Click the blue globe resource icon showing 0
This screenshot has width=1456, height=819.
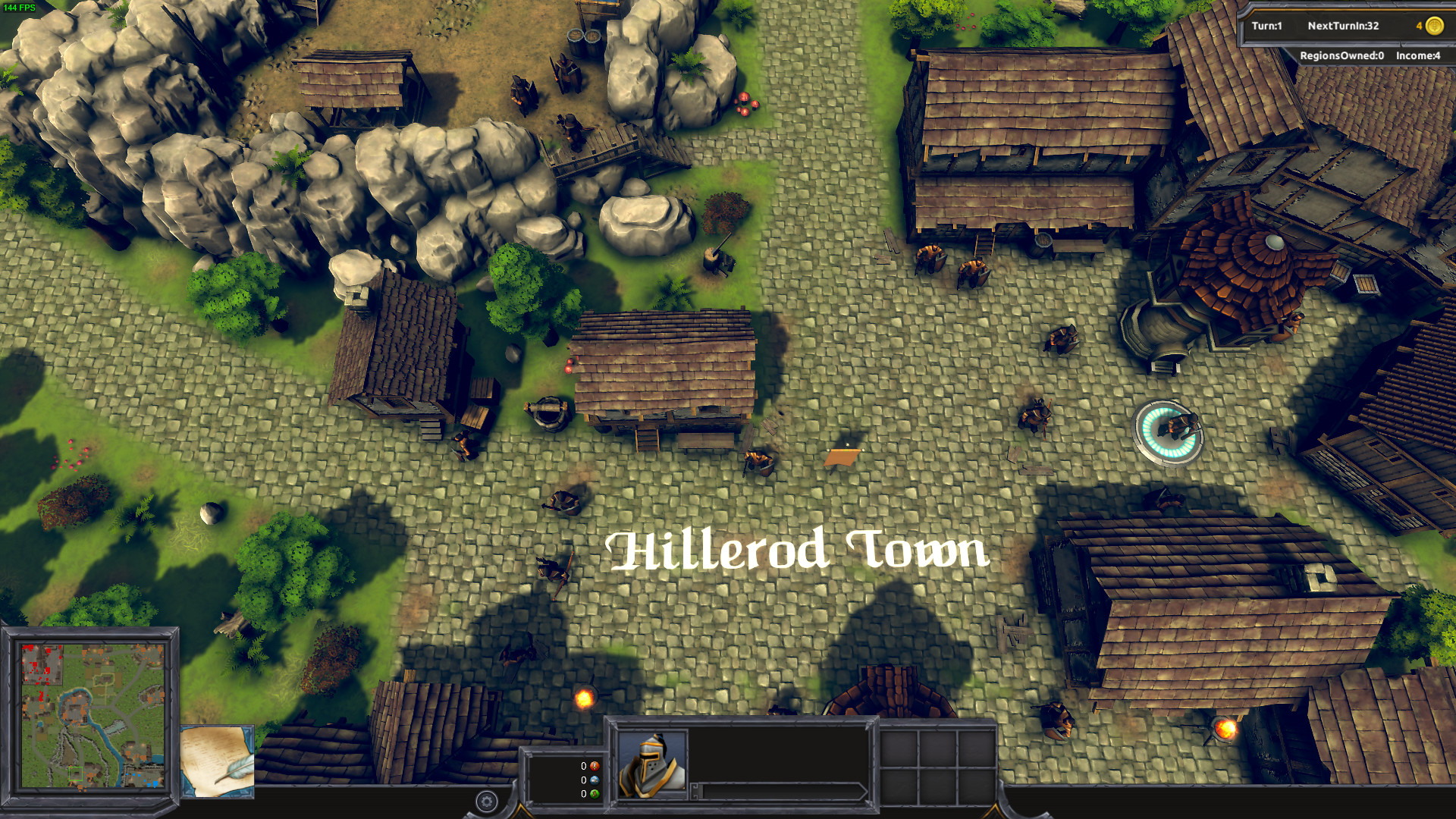click(595, 780)
